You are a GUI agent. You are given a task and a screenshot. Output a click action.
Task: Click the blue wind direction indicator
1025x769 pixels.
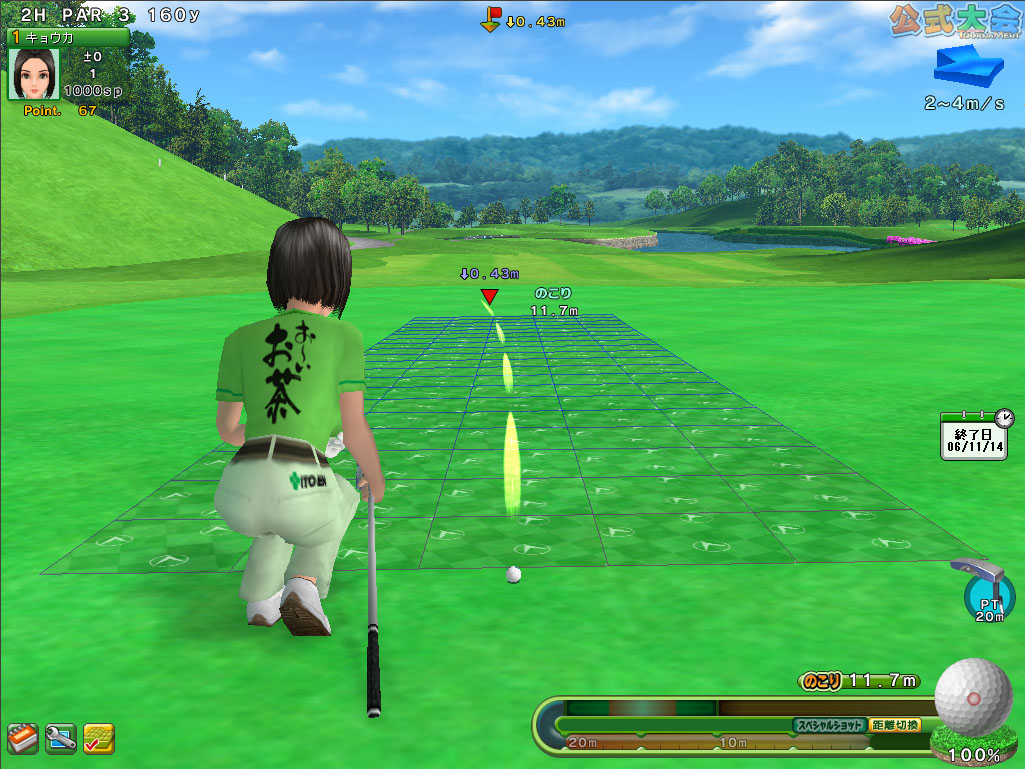tap(968, 68)
